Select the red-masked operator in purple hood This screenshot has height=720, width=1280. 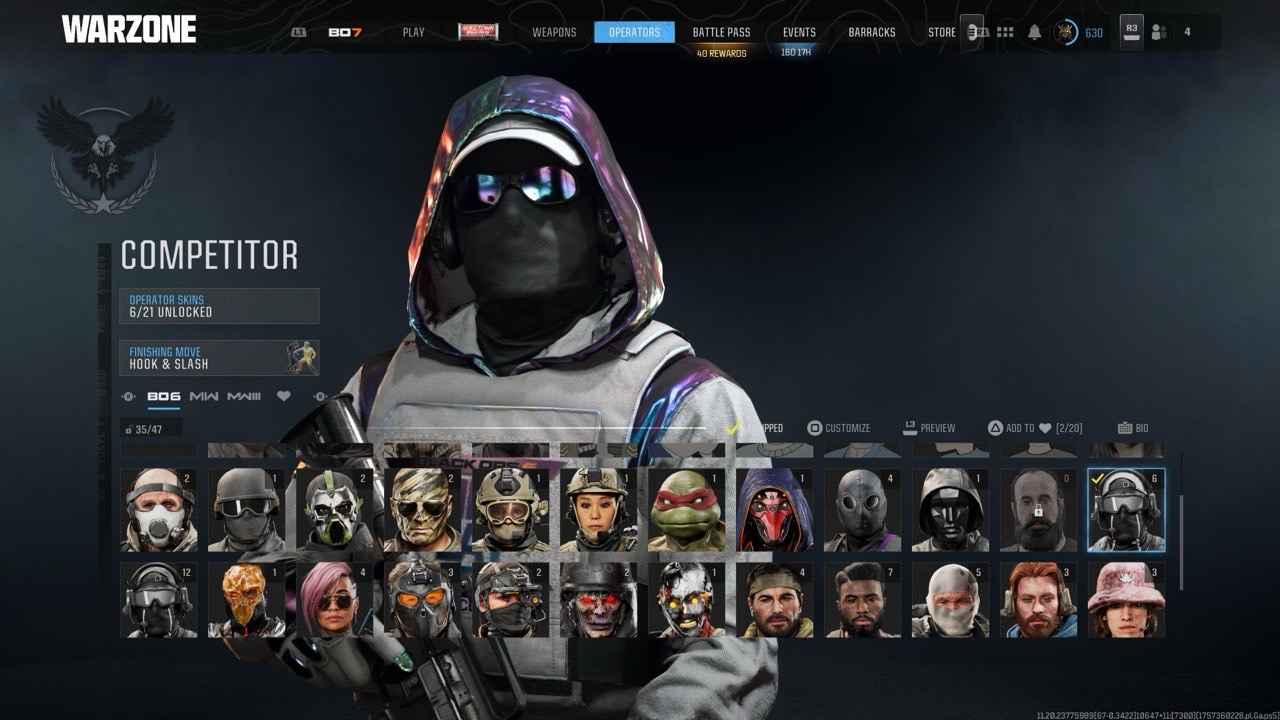coord(774,510)
